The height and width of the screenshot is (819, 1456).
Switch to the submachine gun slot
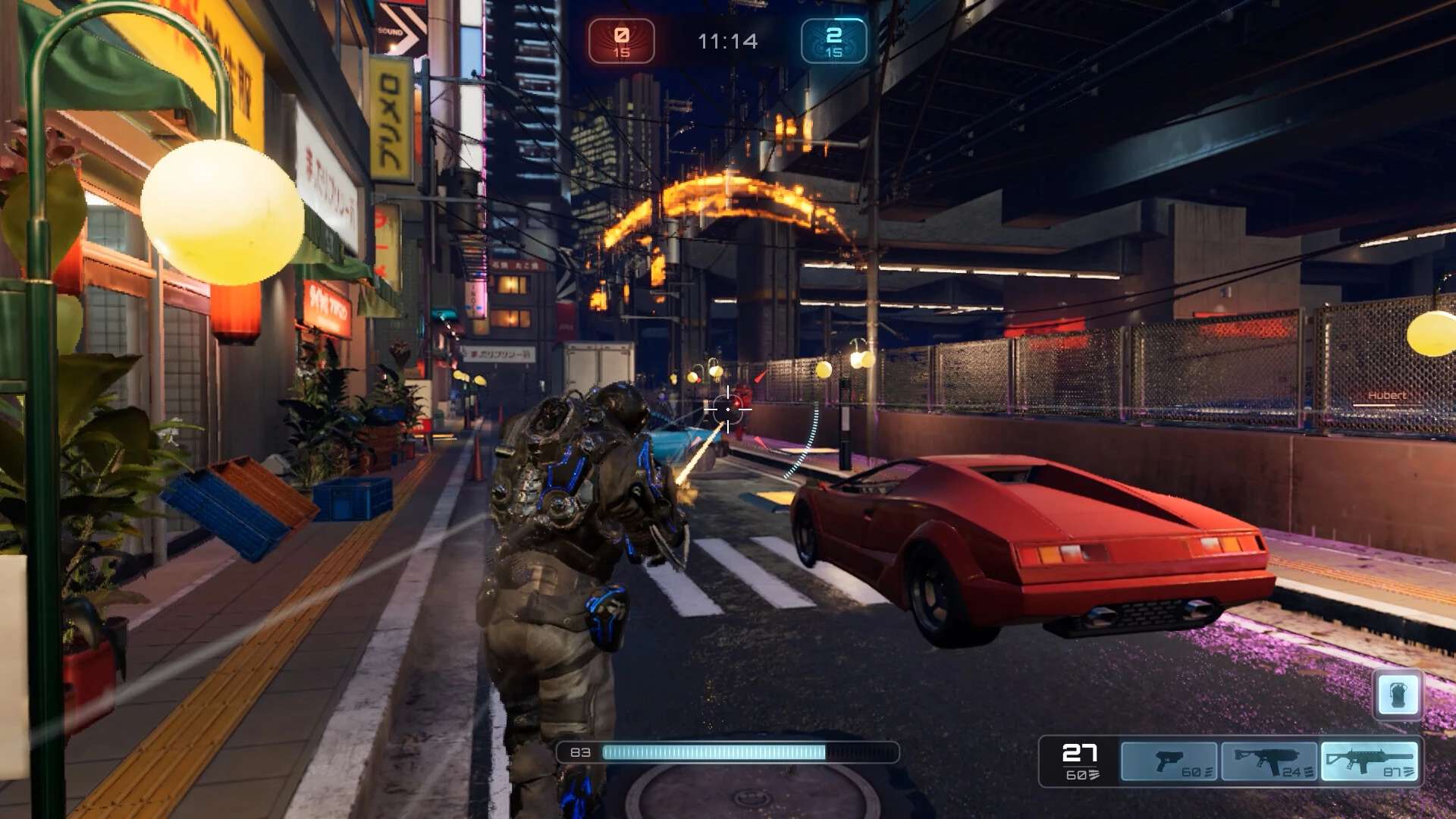click(1269, 761)
